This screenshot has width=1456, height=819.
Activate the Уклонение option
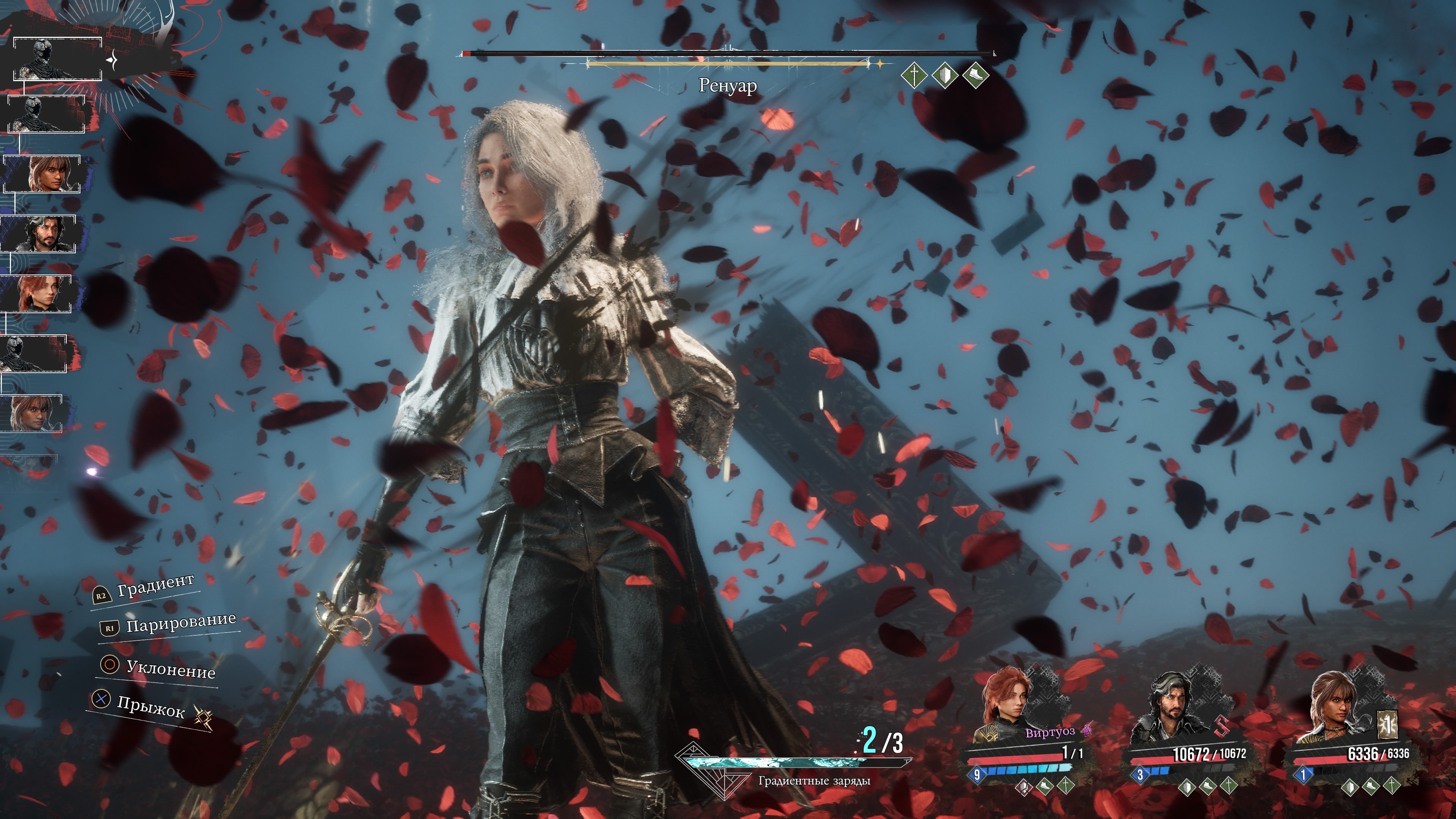(x=170, y=669)
